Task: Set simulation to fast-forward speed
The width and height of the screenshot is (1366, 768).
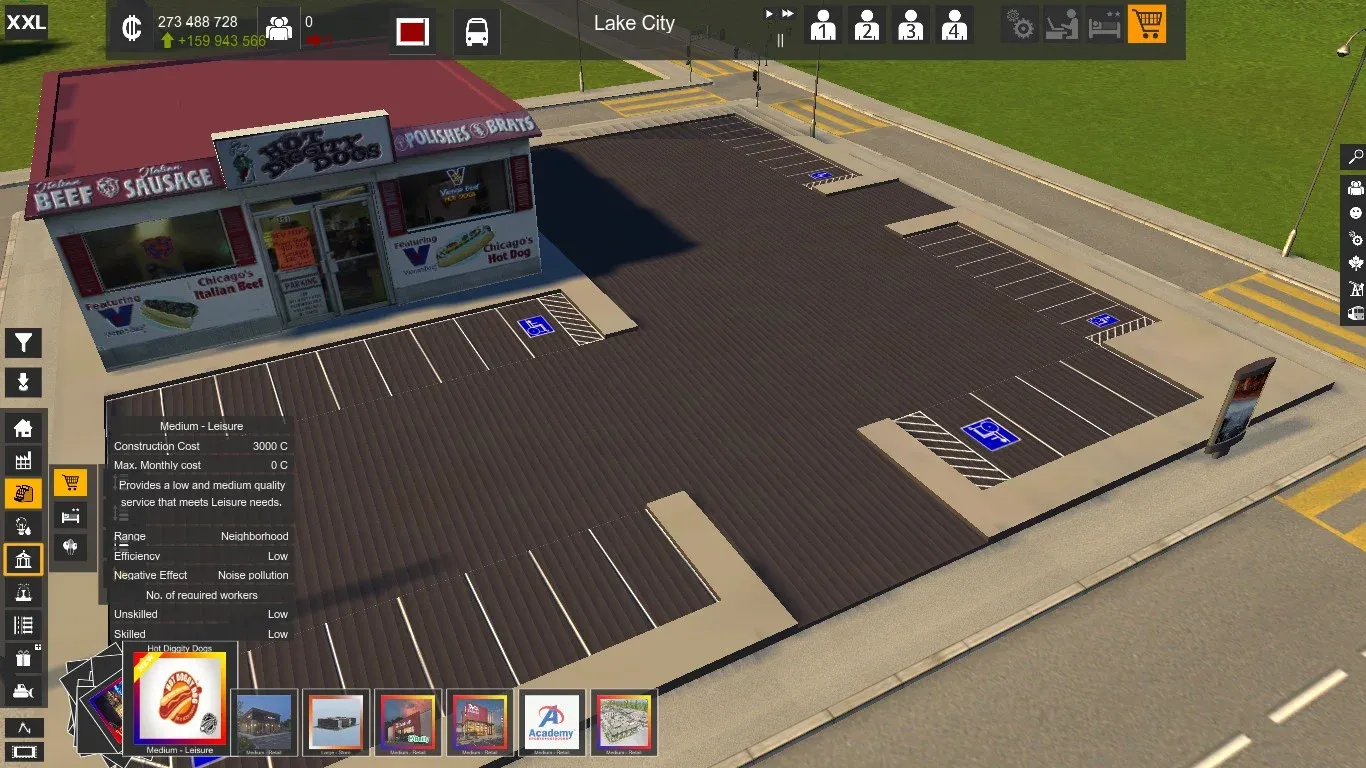Action: (x=788, y=14)
